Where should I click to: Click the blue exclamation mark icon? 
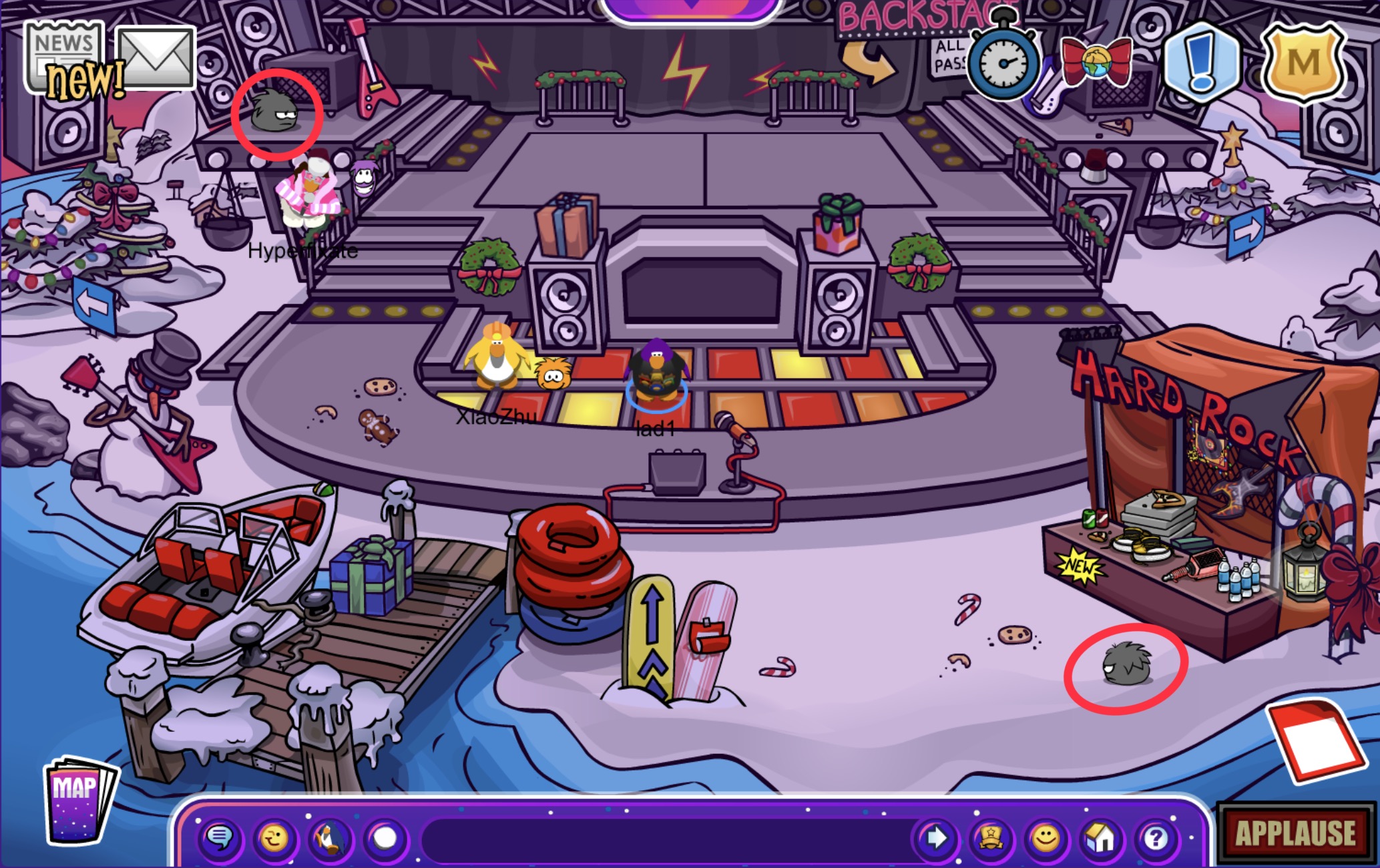pyautogui.click(x=1200, y=62)
